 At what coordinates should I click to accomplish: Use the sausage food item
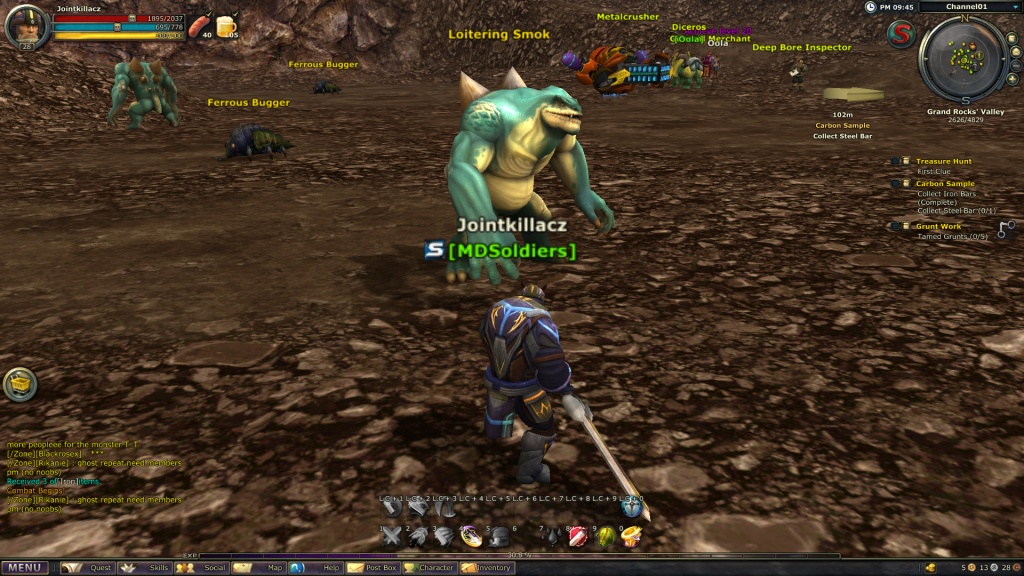(x=200, y=24)
